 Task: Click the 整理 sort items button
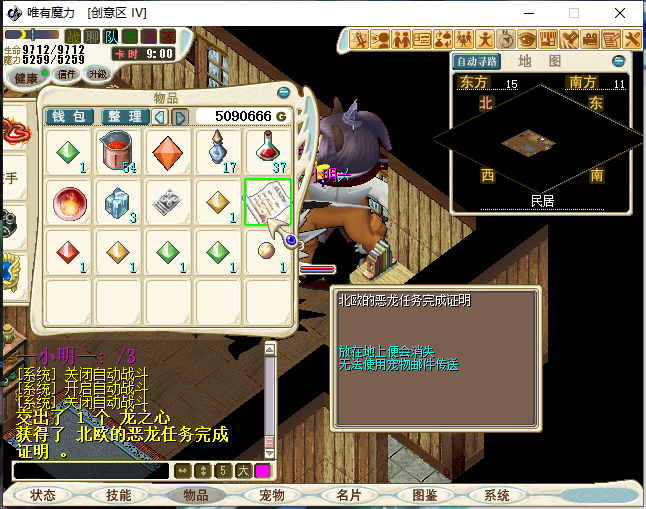coord(126,117)
